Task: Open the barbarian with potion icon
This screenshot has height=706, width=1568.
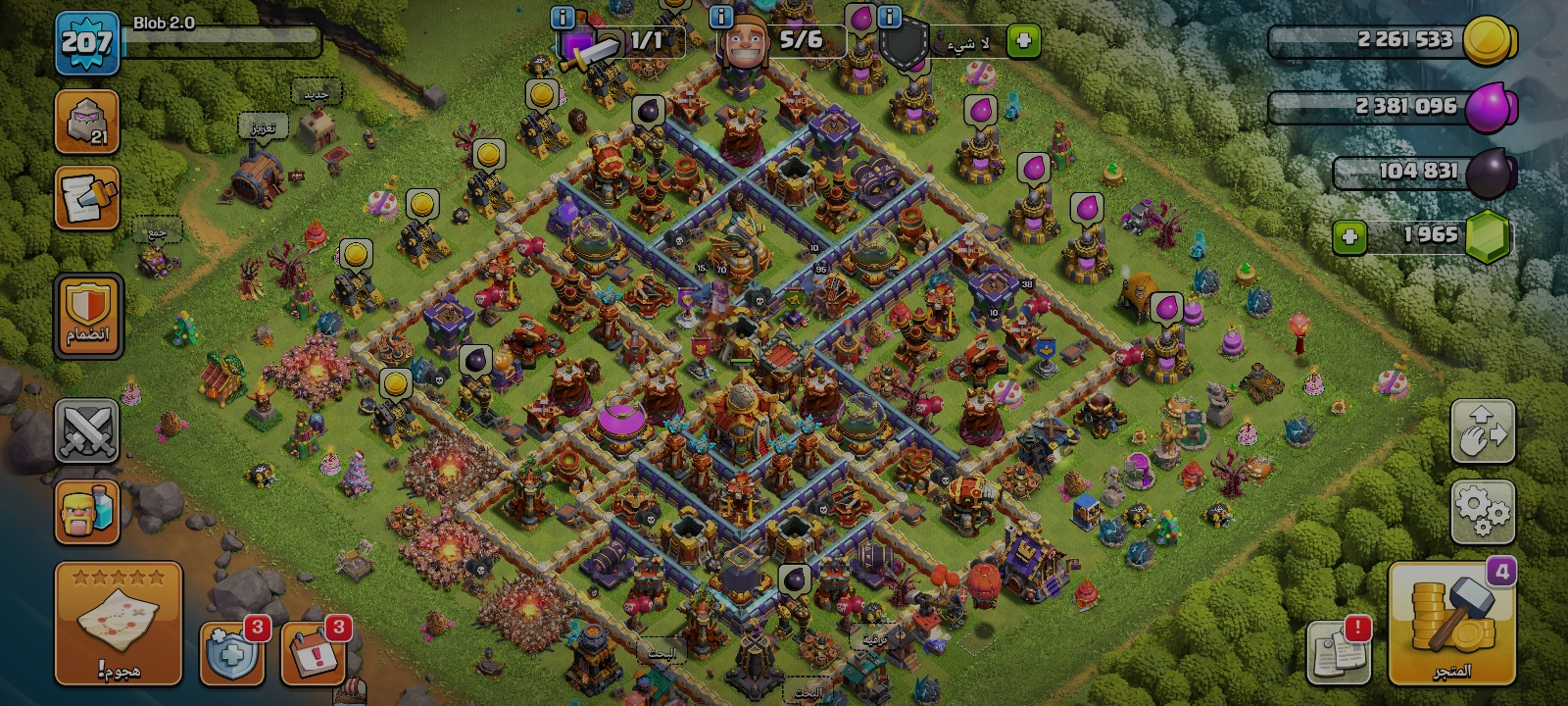Action: [87, 512]
